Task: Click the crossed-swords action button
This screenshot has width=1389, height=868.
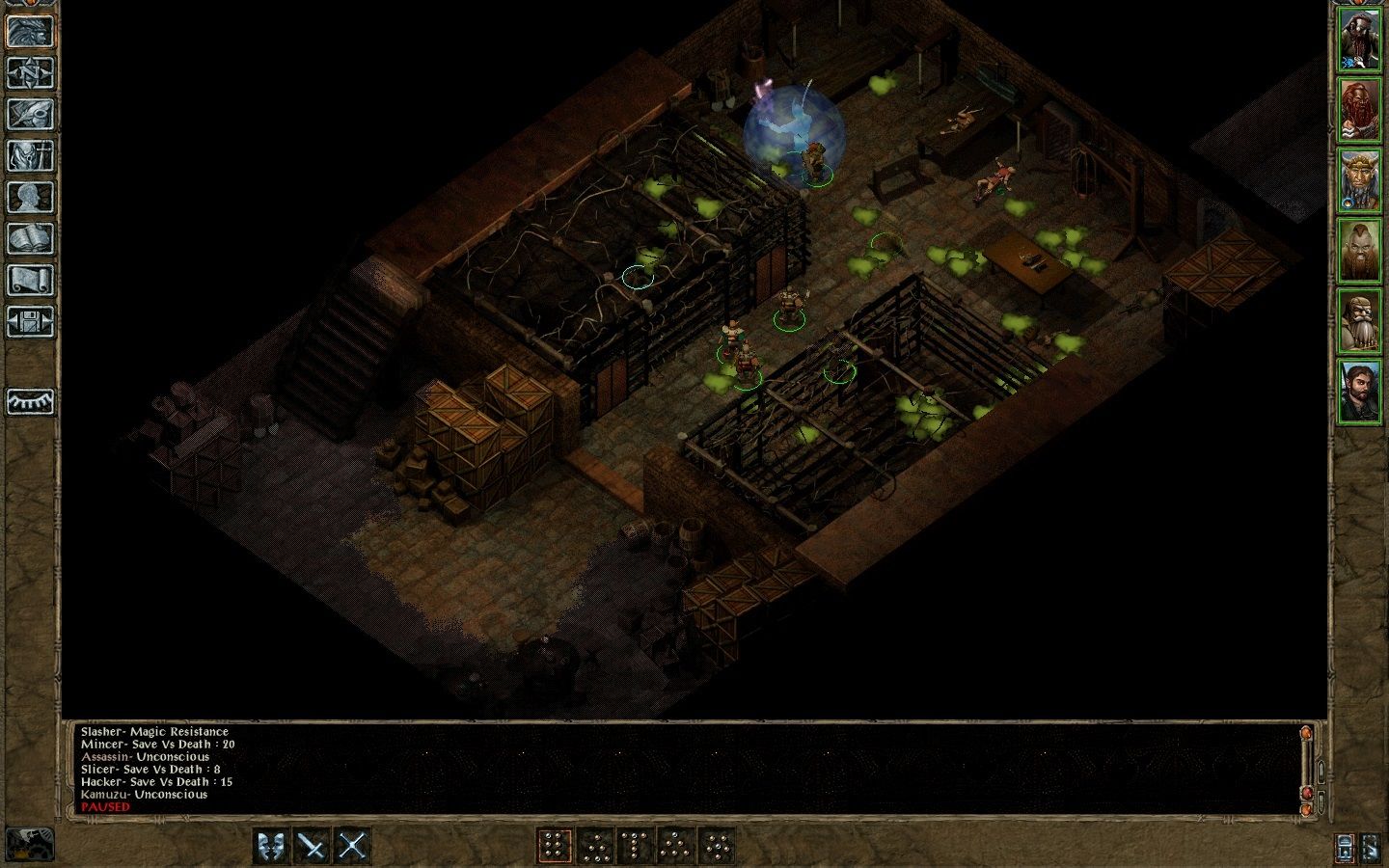Action: coord(352,847)
